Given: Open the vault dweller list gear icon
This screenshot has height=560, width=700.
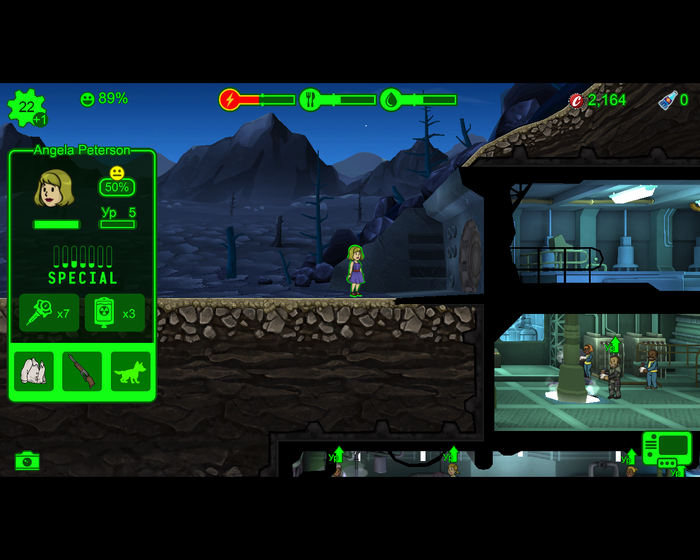Looking at the screenshot, I should pyautogui.click(x=25, y=107).
